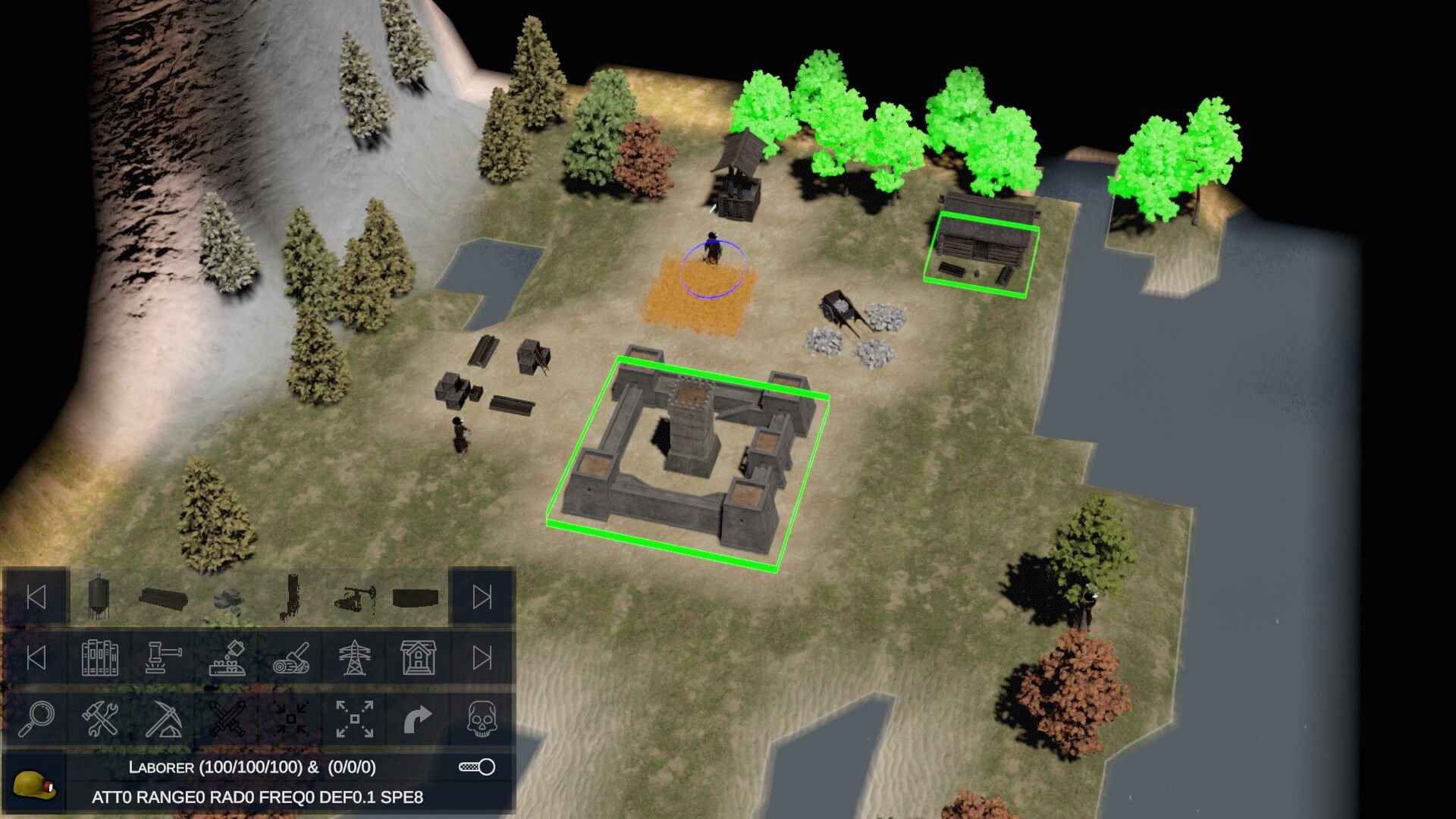
Task: Activate the magnifying glass command
Action: pyautogui.click(x=36, y=718)
